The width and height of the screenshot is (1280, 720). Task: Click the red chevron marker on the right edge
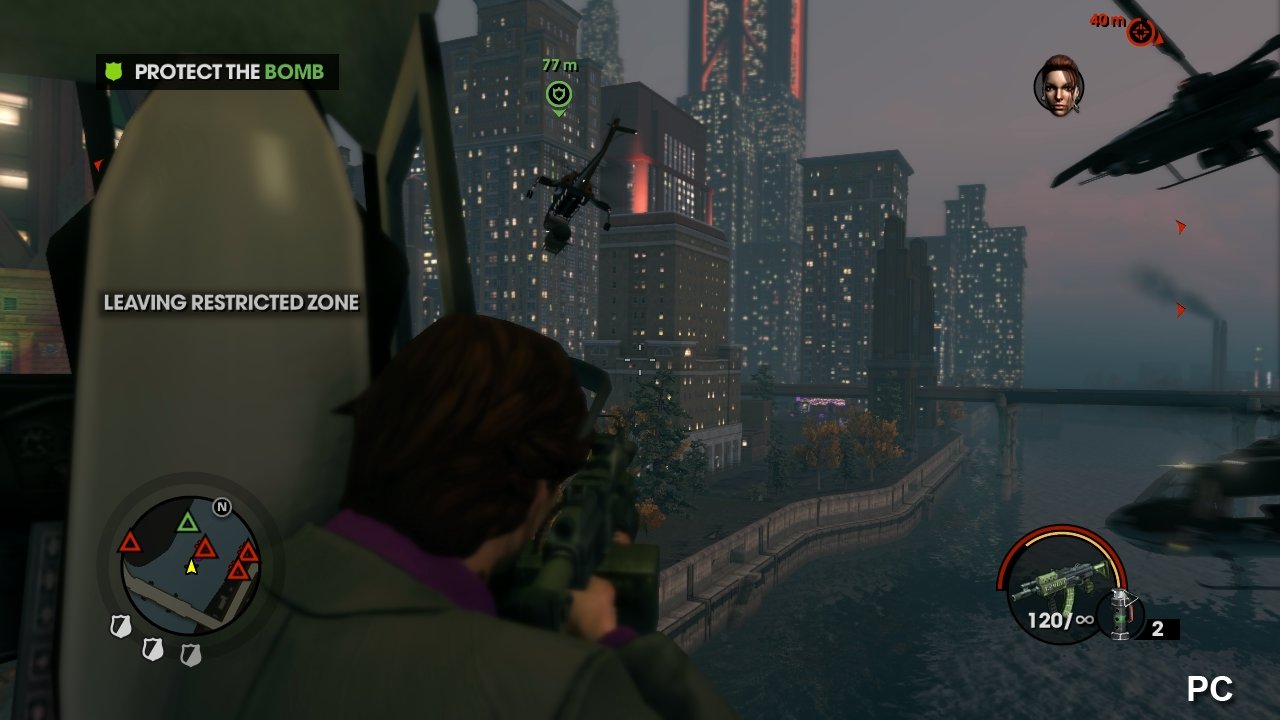point(1180,228)
